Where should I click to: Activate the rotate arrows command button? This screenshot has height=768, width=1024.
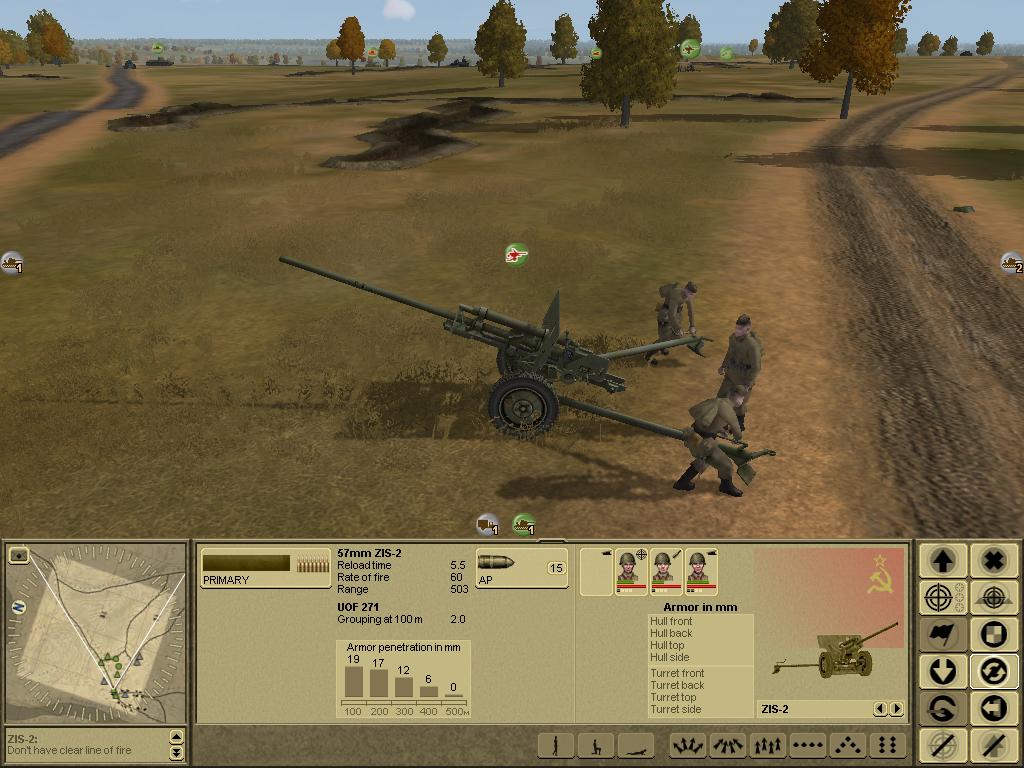pyautogui.click(x=992, y=671)
